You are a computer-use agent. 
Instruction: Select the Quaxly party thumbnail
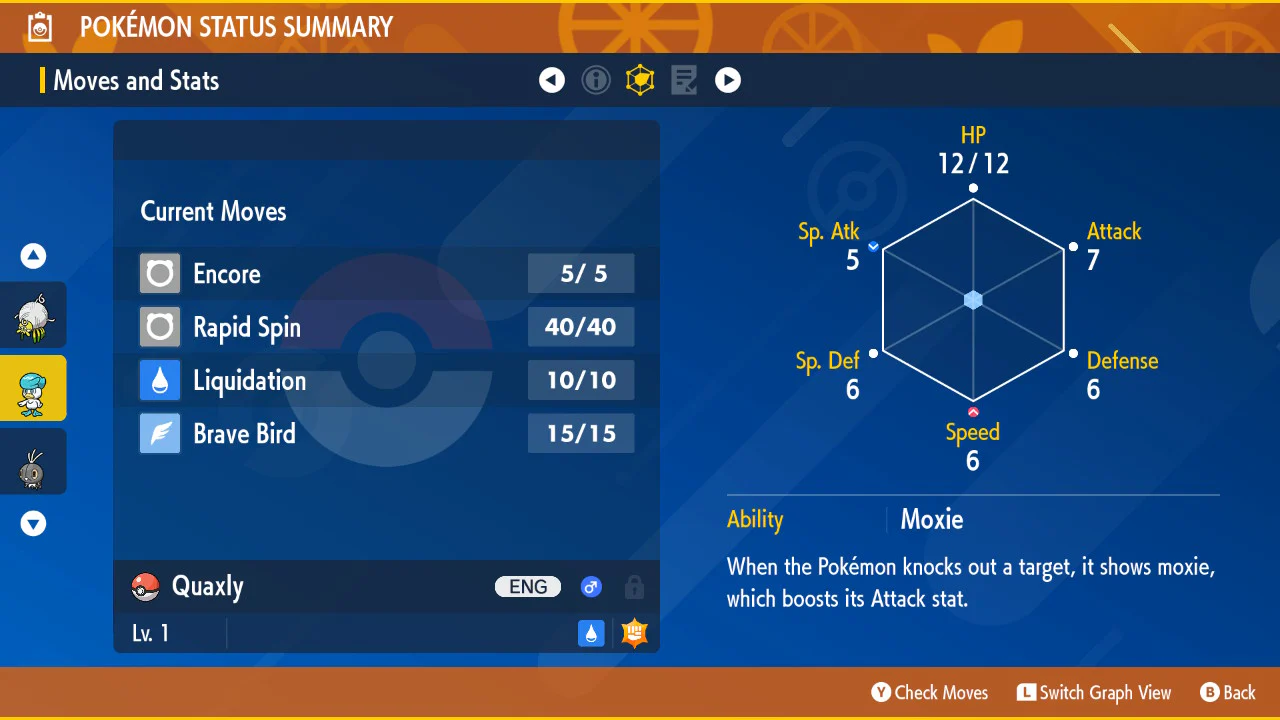point(33,388)
